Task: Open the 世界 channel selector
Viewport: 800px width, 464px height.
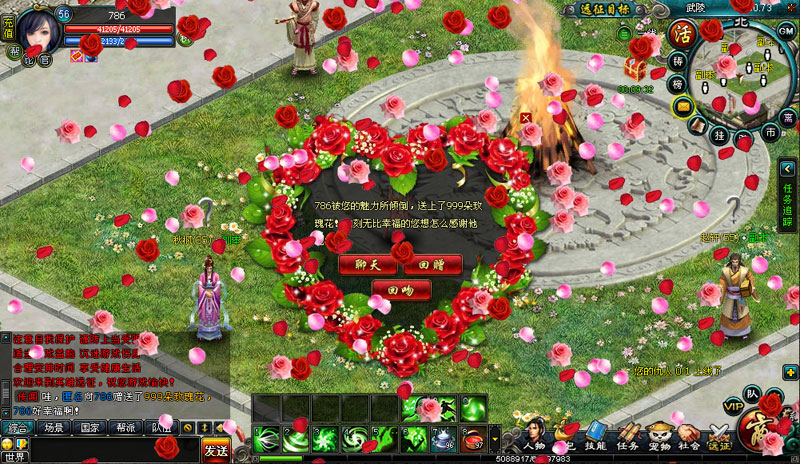Action: [17, 456]
